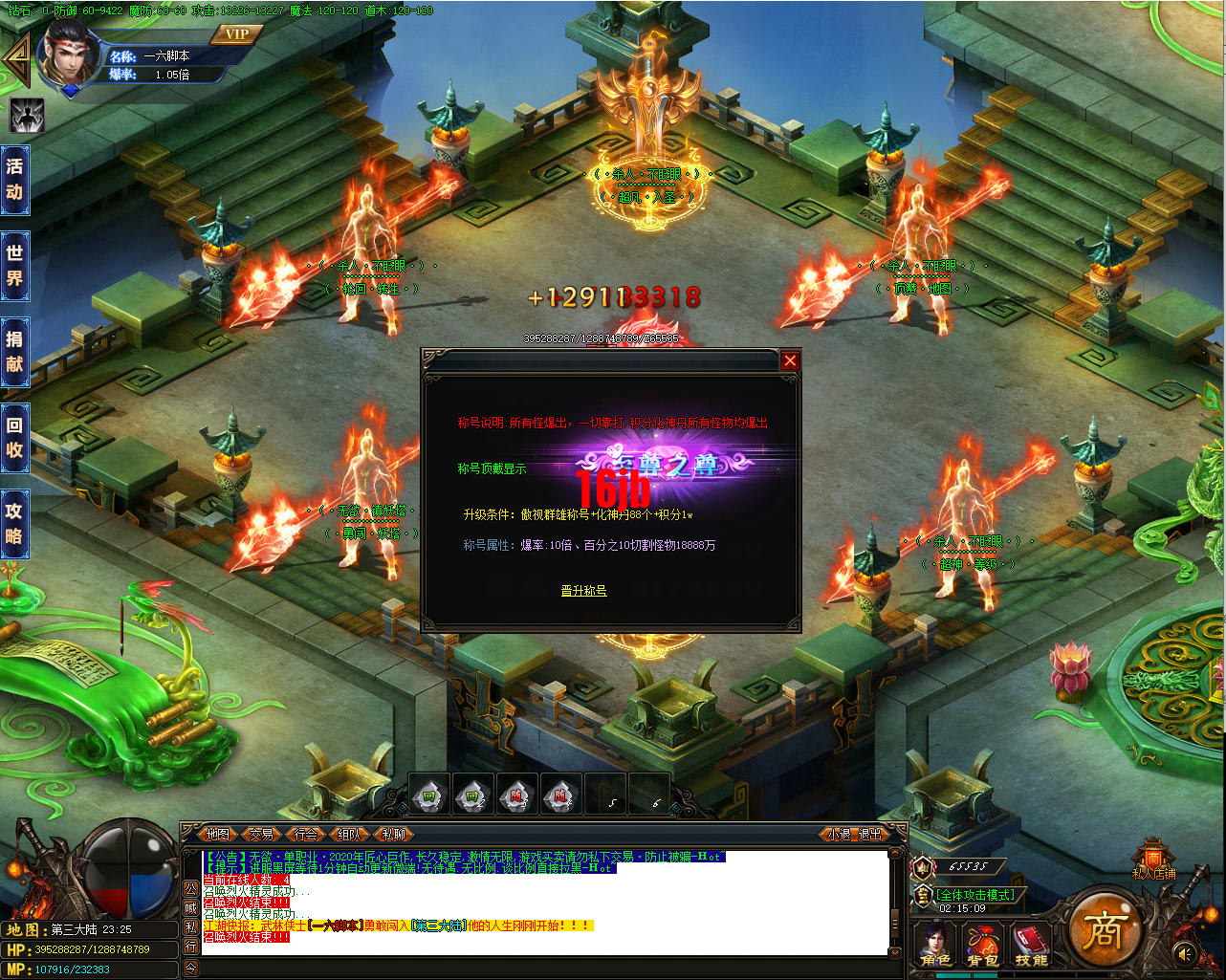The height and width of the screenshot is (980, 1226).
Task: Open the 组队 team button
Action: [350, 834]
